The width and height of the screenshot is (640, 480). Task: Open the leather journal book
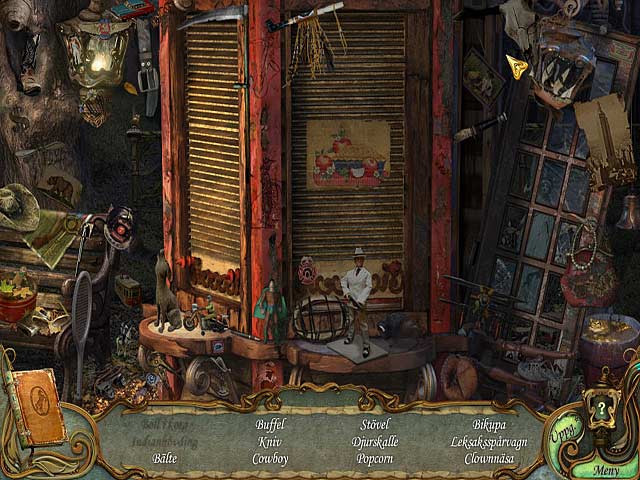click(36, 406)
